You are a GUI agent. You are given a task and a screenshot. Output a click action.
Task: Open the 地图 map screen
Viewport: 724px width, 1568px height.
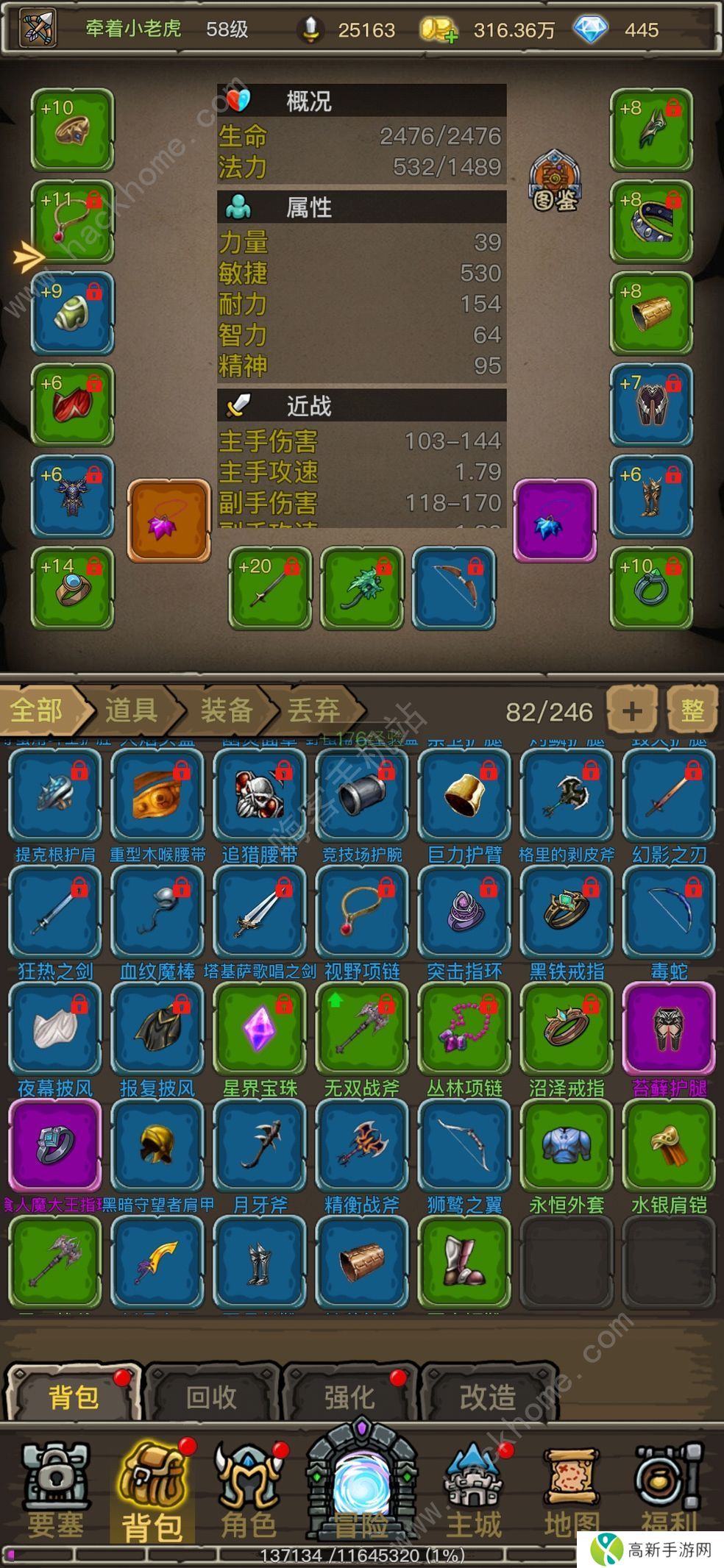(572, 1490)
